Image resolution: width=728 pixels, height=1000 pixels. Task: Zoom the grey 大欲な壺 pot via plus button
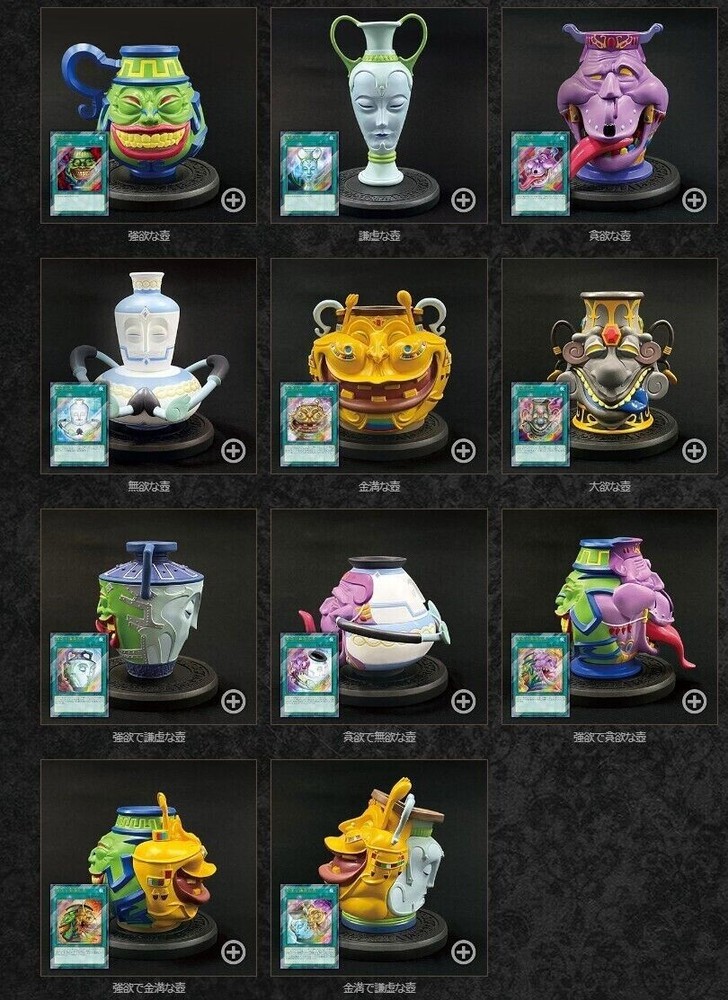click(x=694, y=450)
